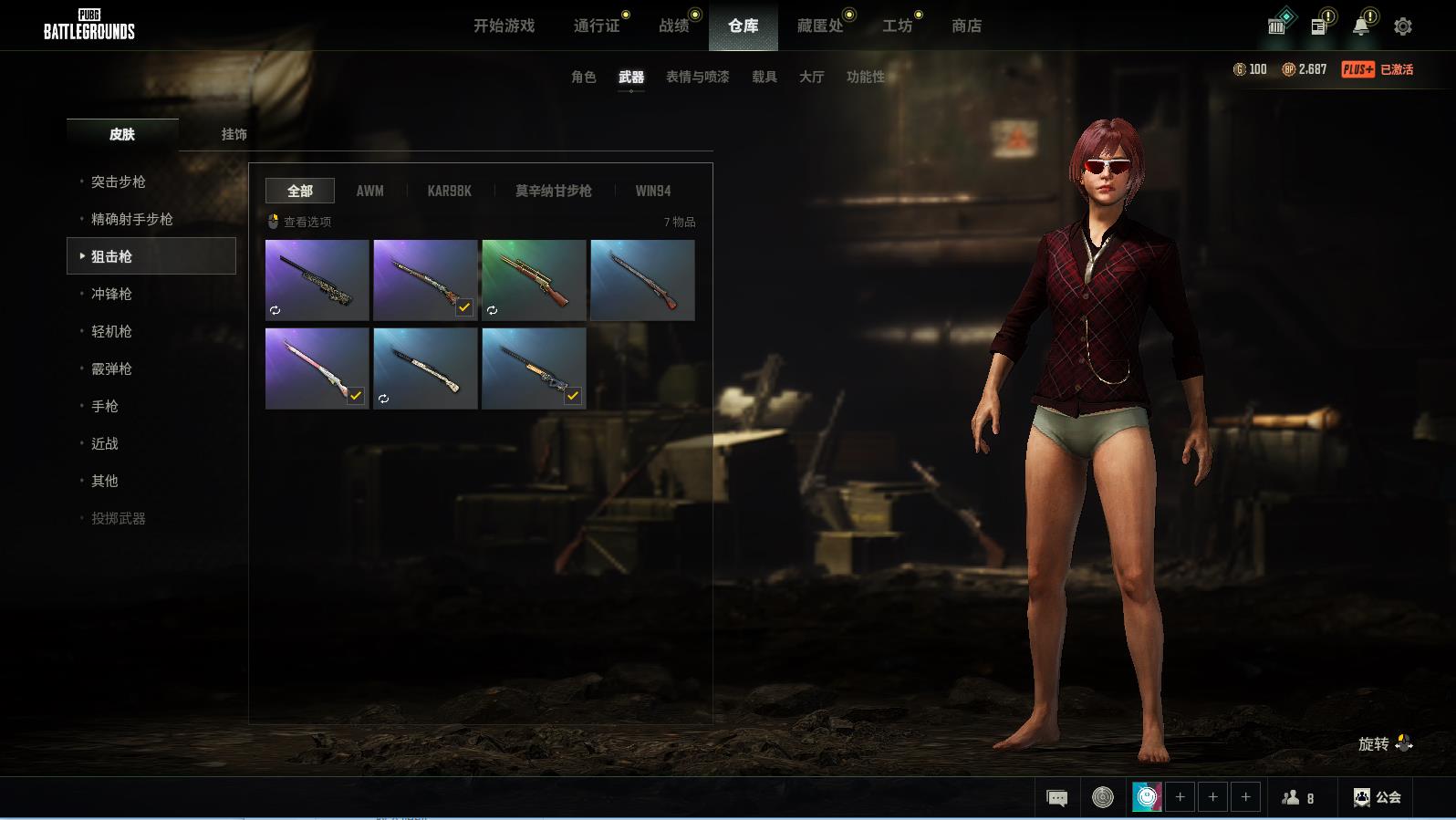Select the 角色 character sub-tab

coord(584,77)
